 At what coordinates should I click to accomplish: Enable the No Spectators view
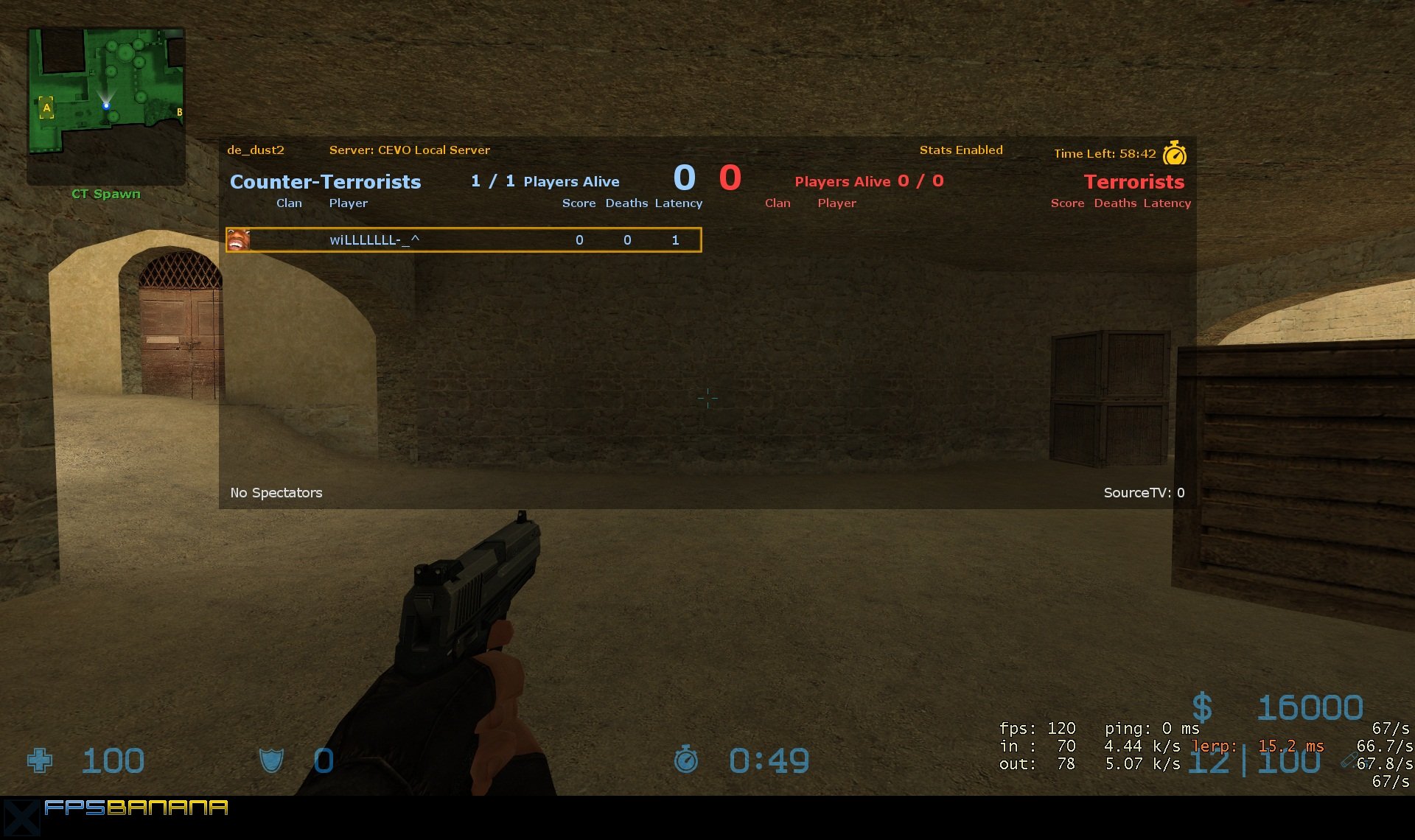(x=276, y=492)
